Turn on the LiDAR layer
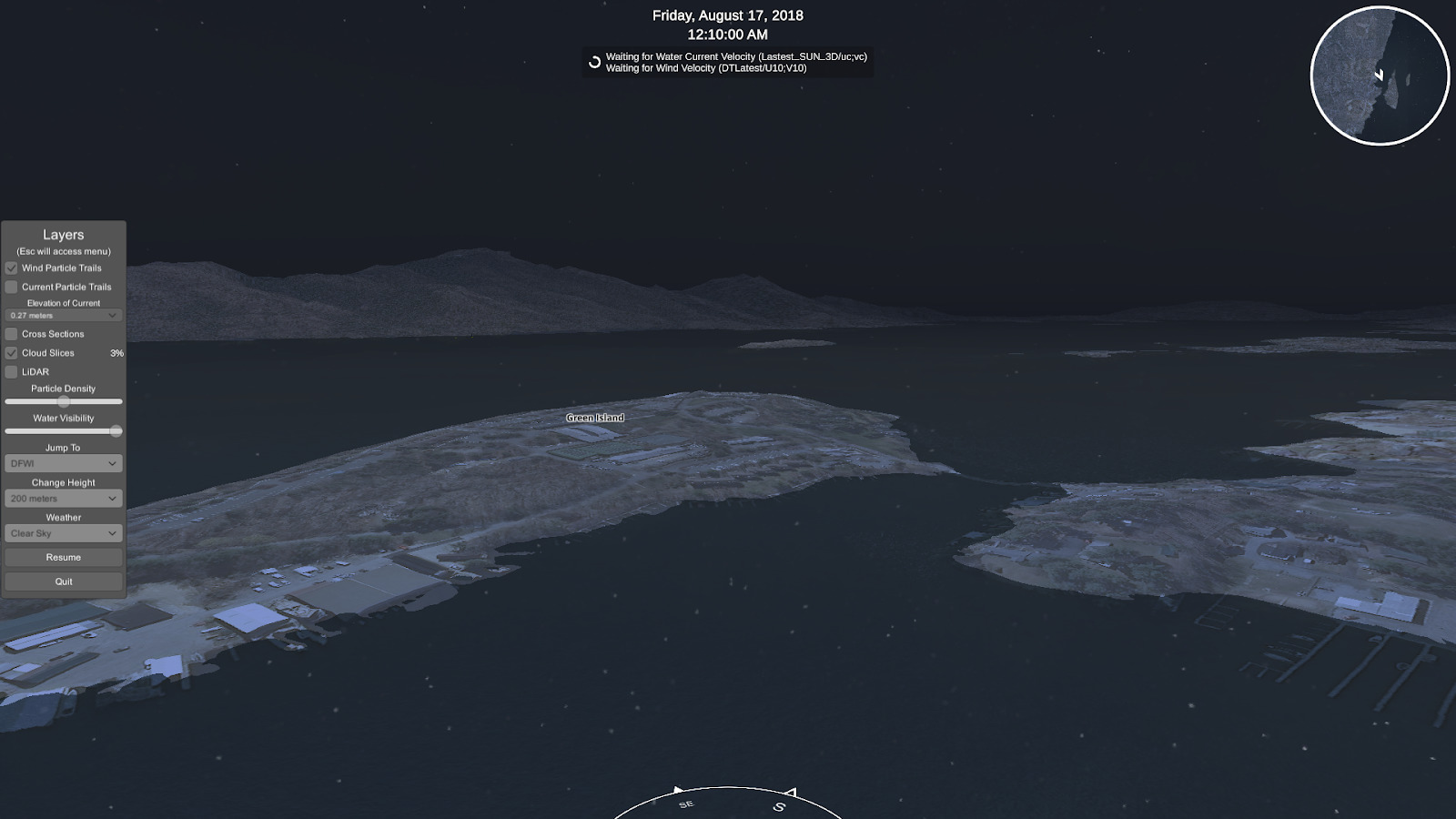 click(x=12, y=372)
